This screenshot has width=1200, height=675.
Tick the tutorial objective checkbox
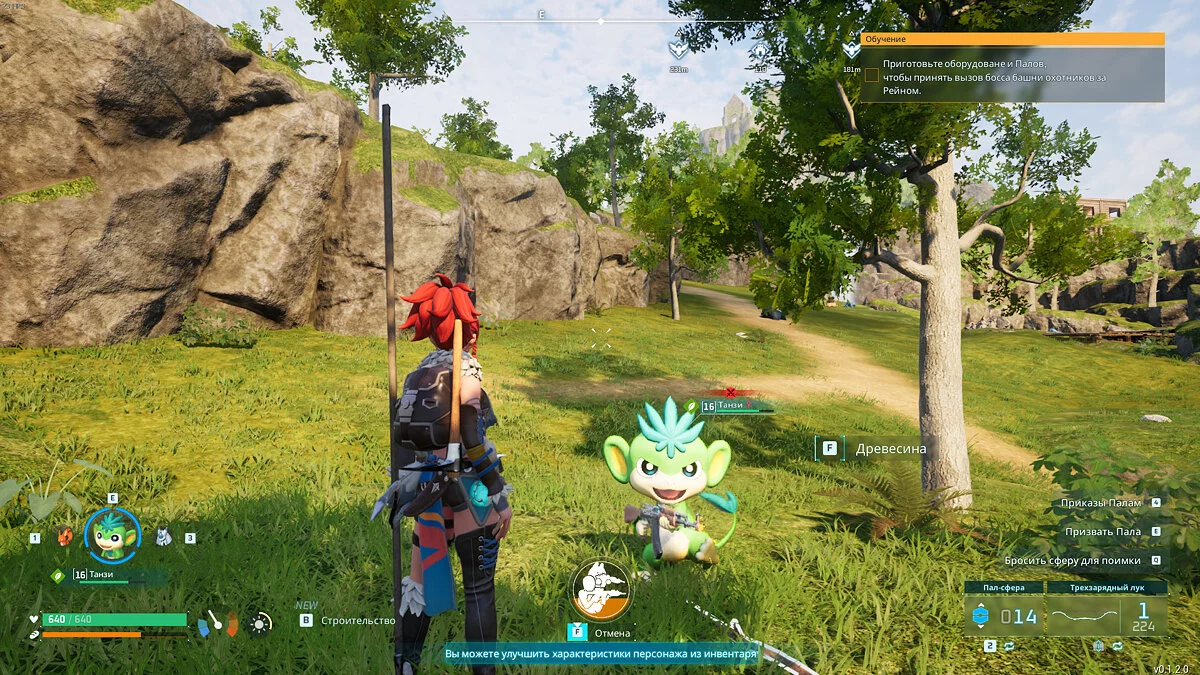(872, 75)
